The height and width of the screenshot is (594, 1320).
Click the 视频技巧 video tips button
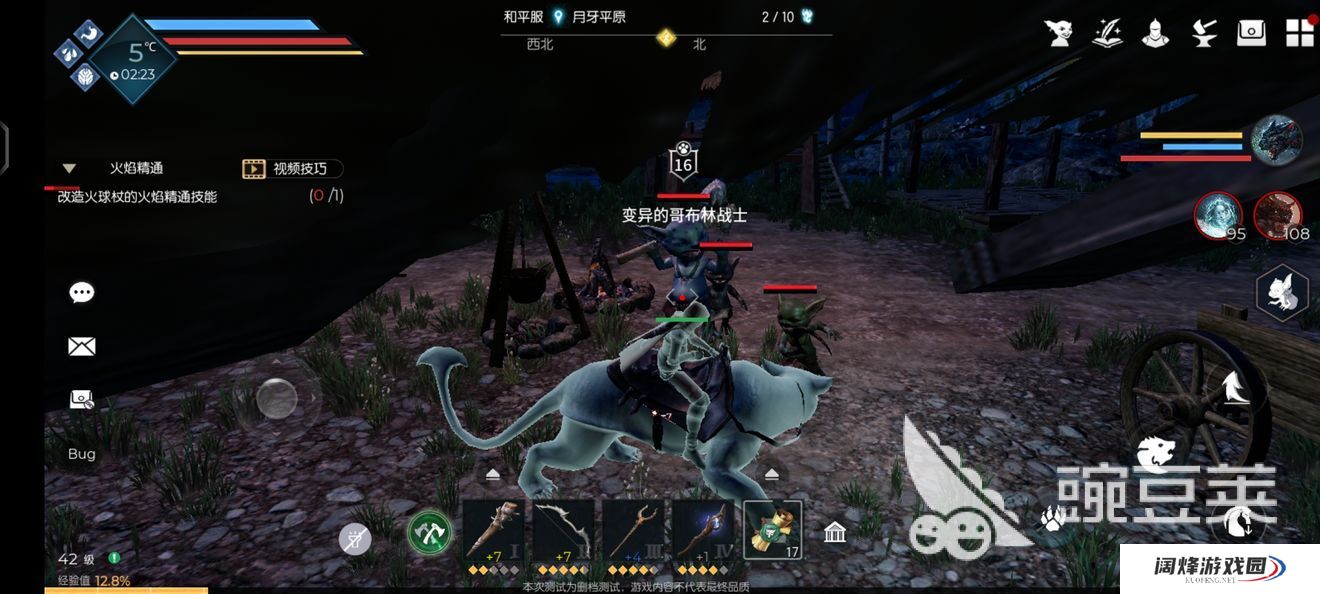tap(292, 169)
